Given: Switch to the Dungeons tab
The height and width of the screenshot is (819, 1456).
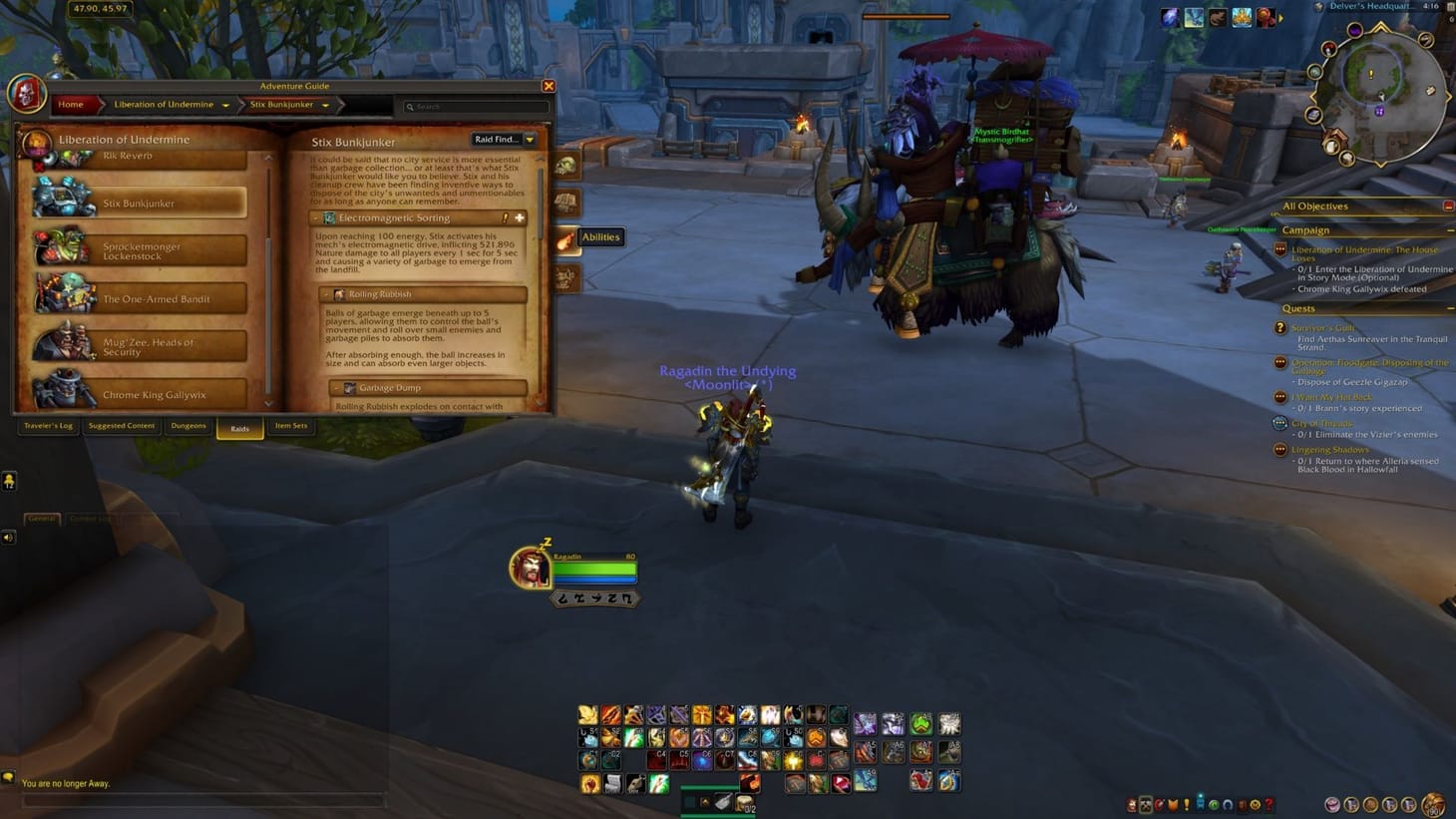Looking at the screenshot, I should 188,426.
